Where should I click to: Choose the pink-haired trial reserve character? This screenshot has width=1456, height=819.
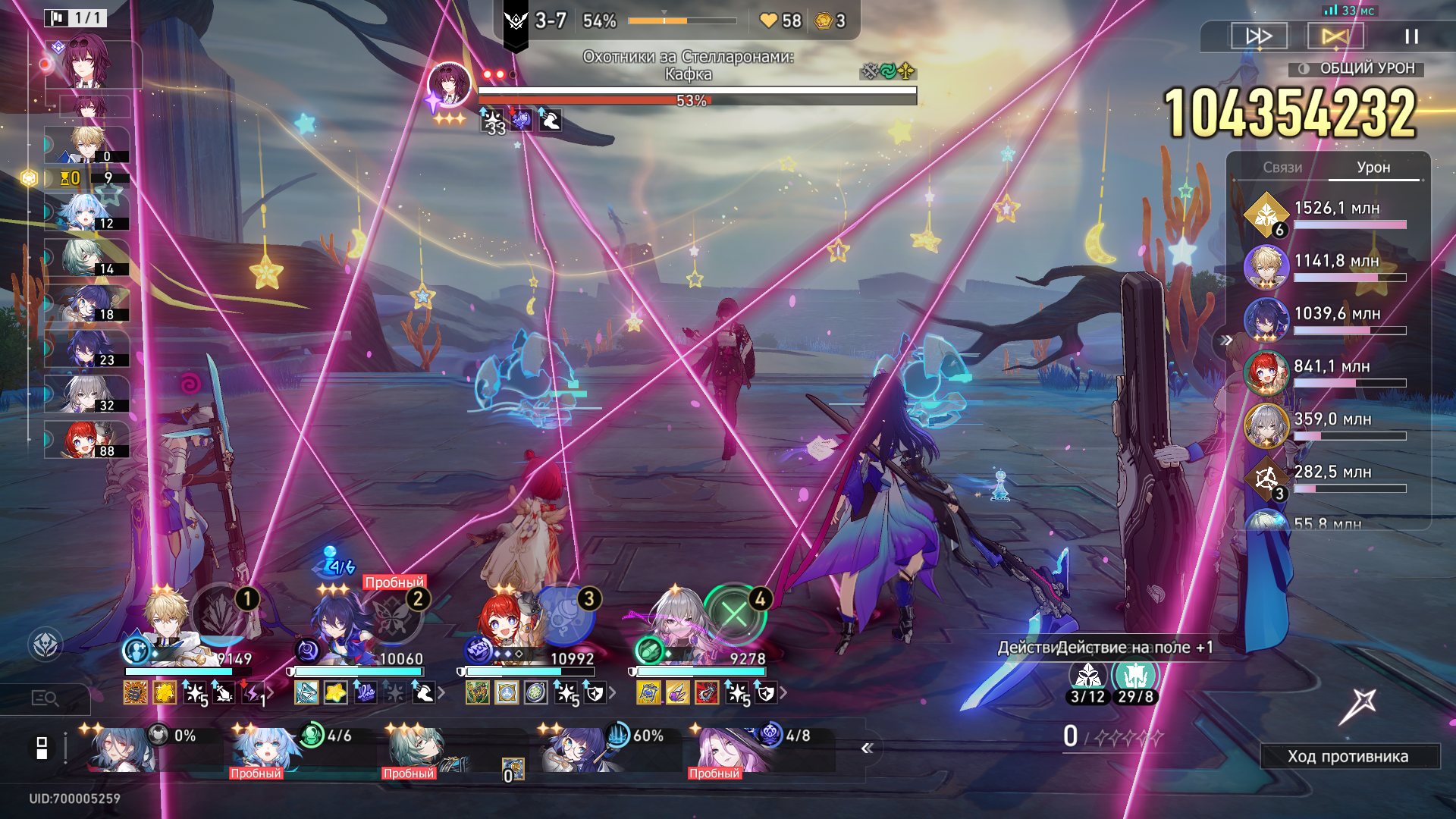coord(724,748)
